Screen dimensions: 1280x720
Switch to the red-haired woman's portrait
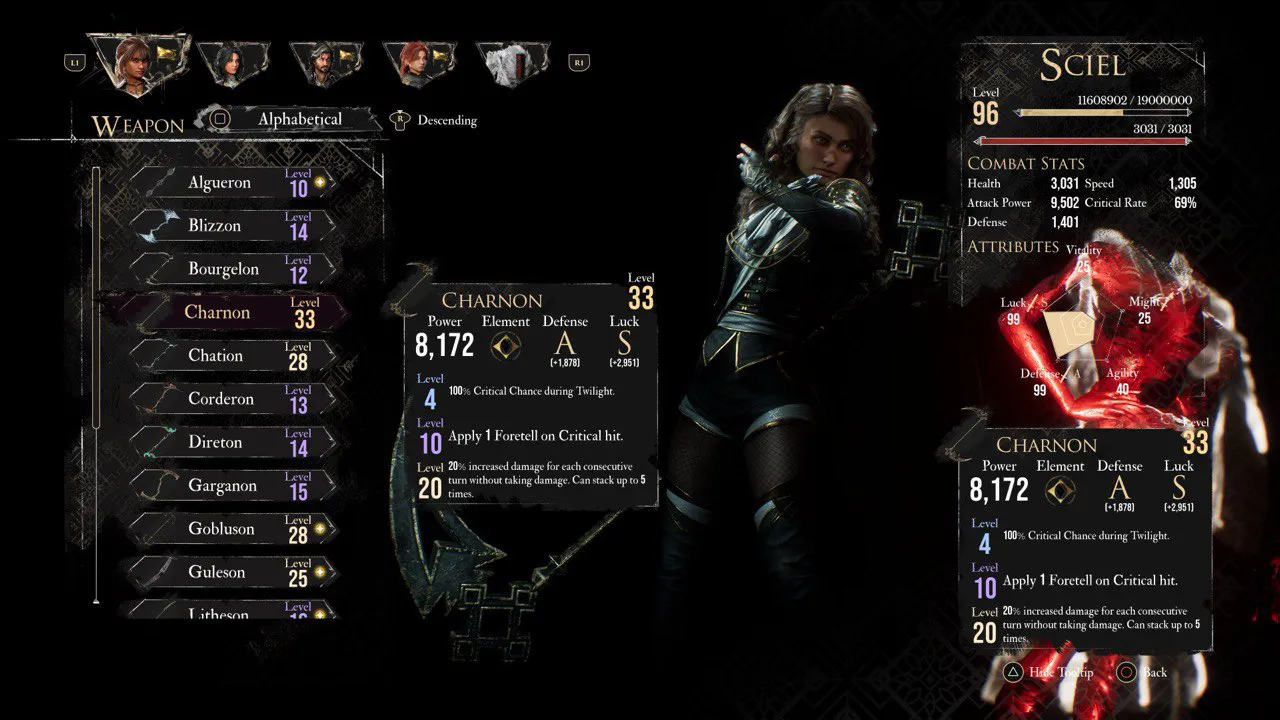click(x=419, y=63)
